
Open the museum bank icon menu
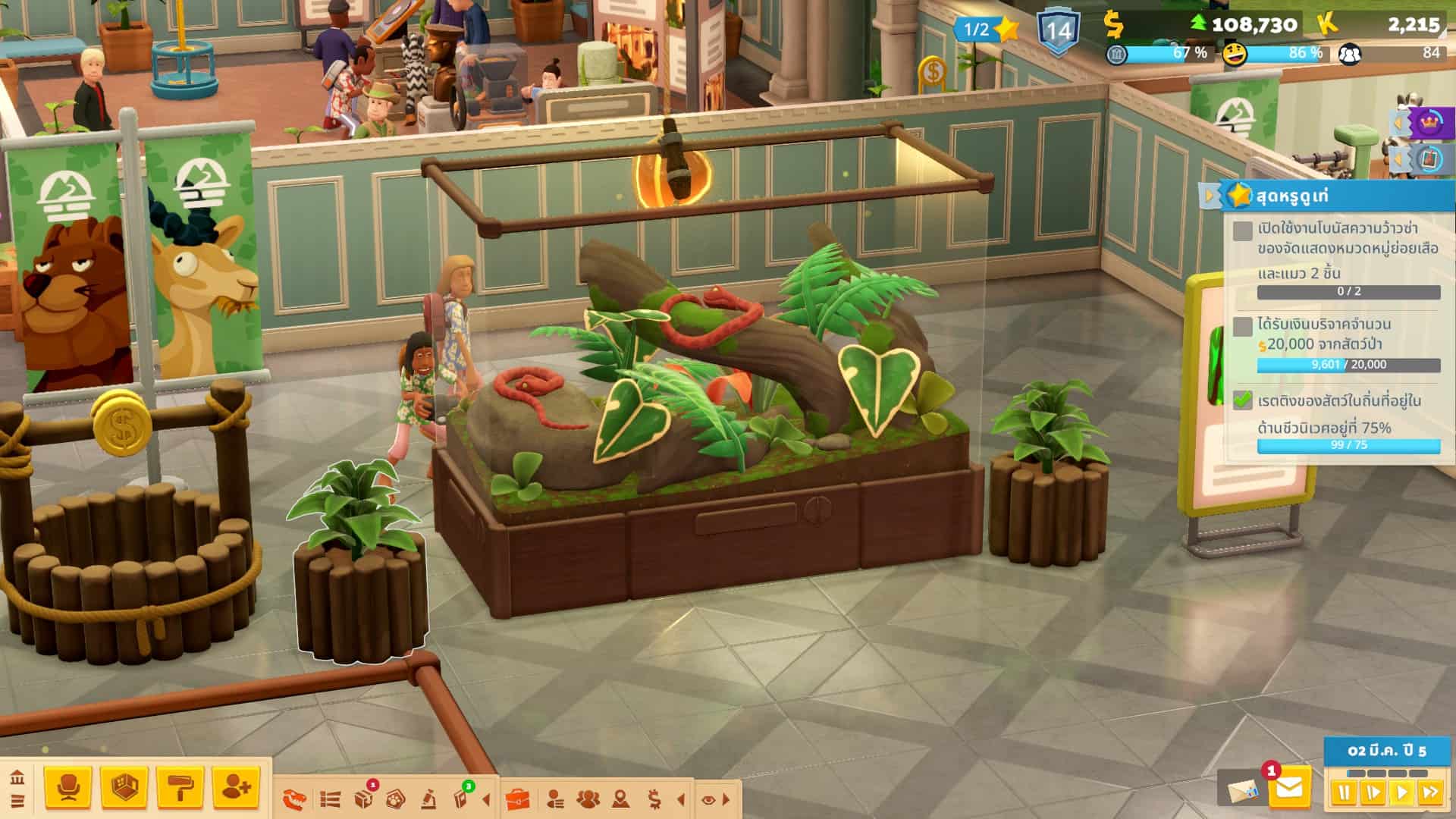17,778
